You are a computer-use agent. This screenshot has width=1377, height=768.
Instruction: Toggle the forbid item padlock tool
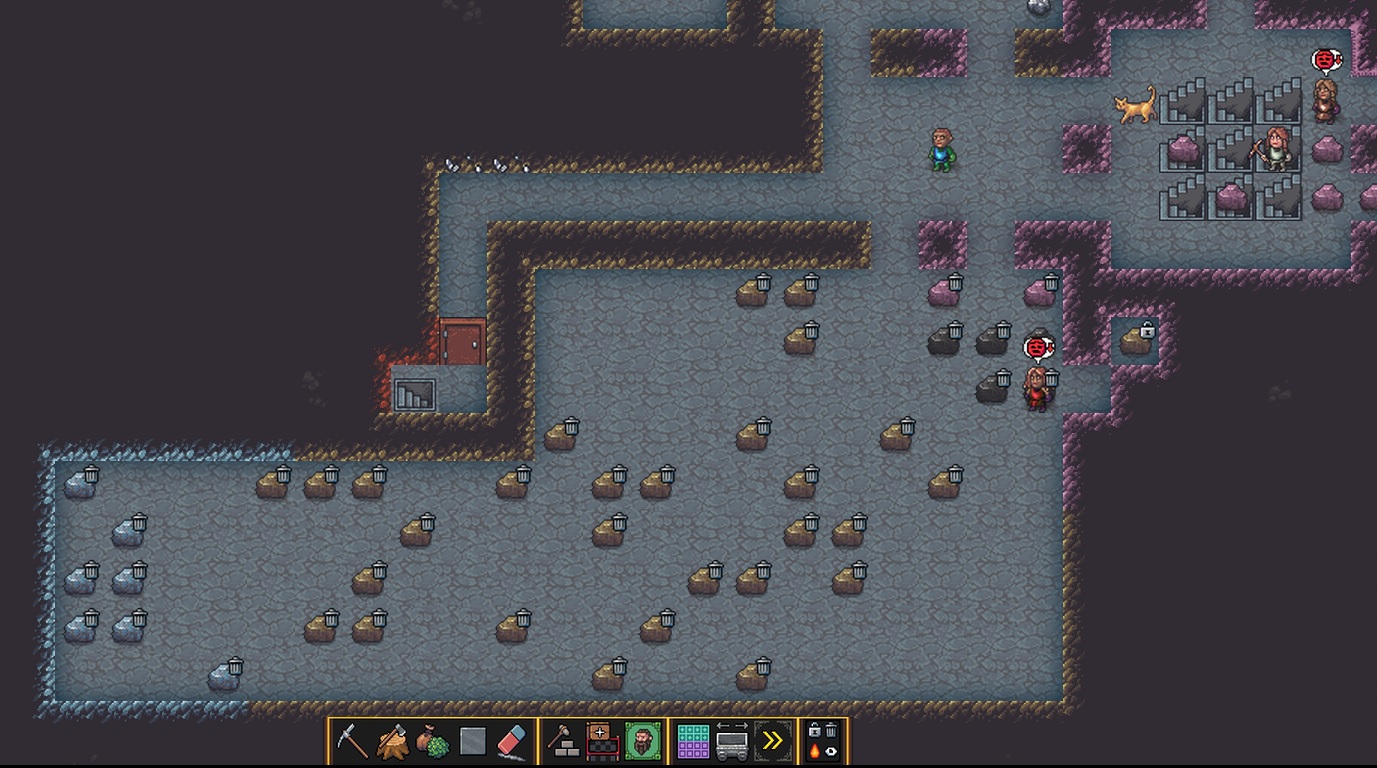(x=815, y=730)
